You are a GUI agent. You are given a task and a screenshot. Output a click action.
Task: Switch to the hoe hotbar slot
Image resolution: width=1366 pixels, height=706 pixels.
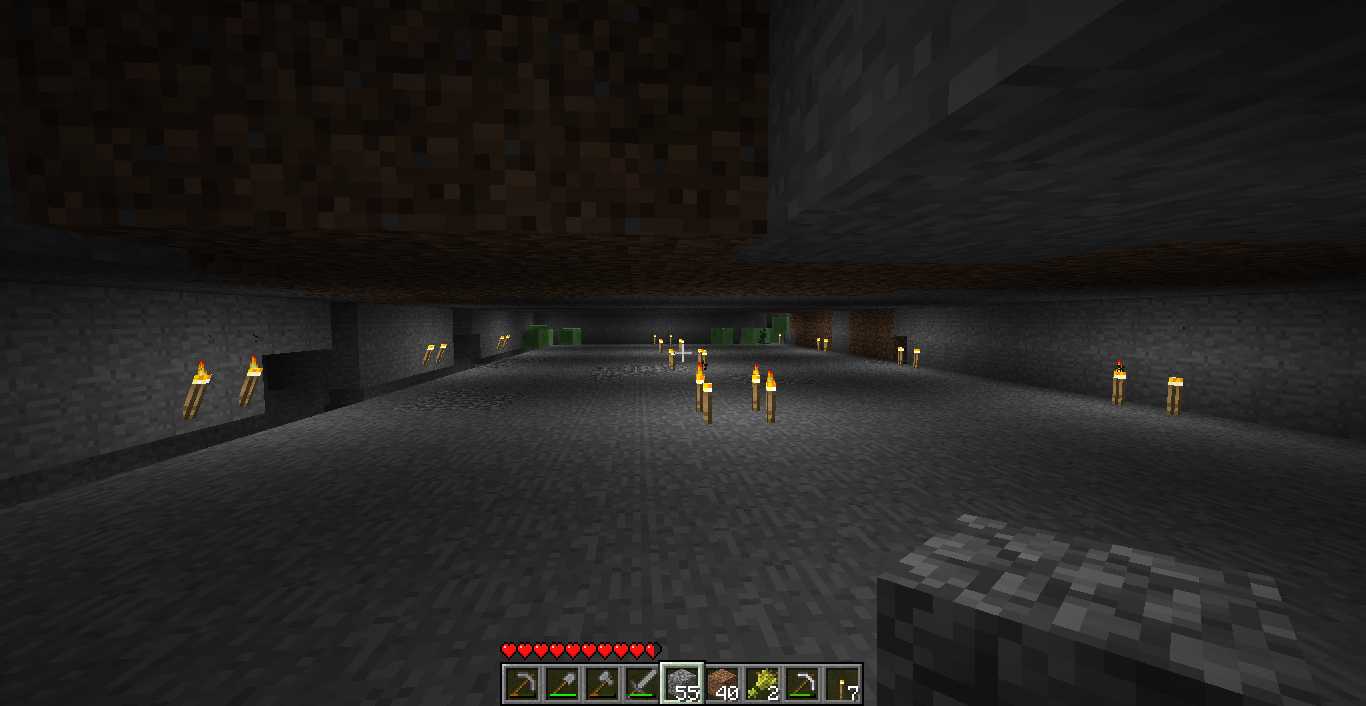pos(802,684)
